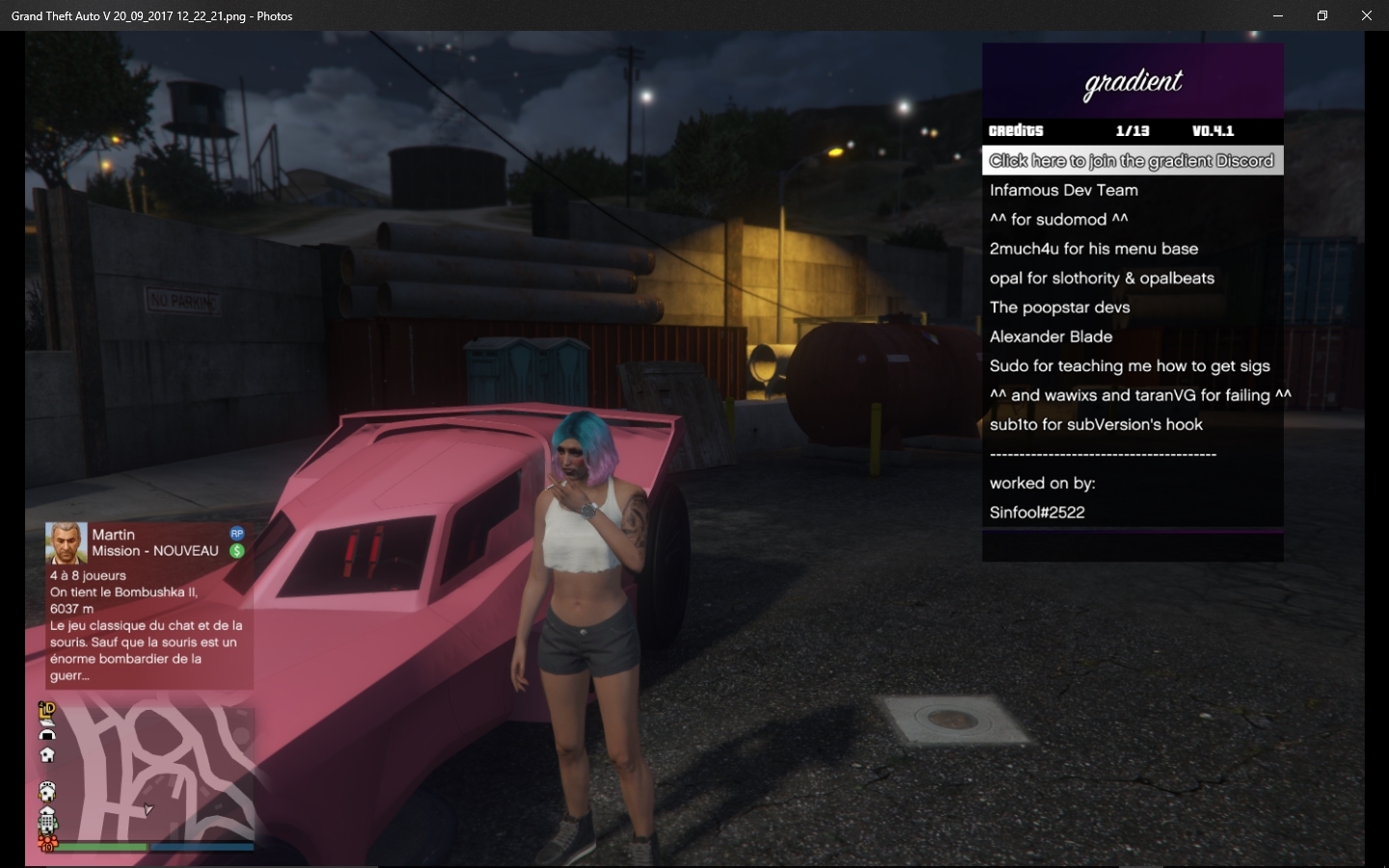Minimize the Photos window
This screenshot has height=868, width=1389.
[x=1277, y=15]
